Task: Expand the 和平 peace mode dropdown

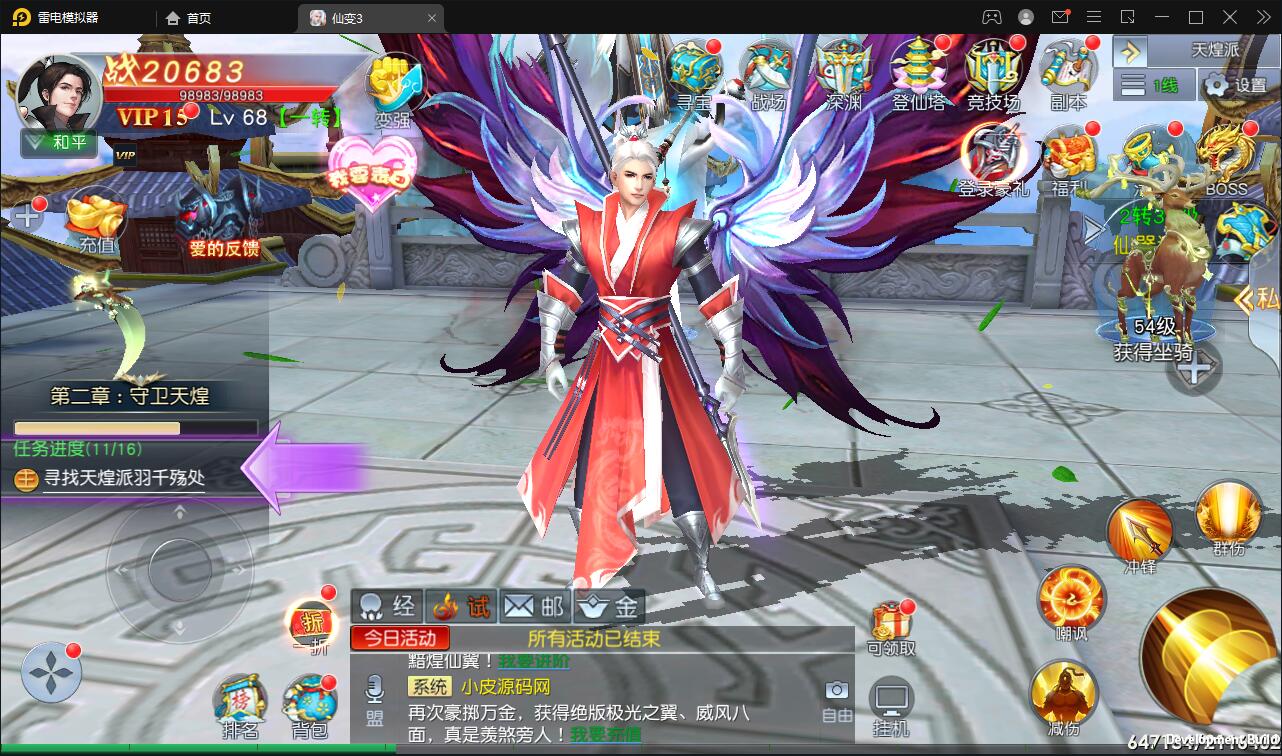Action: coord(57,144)
